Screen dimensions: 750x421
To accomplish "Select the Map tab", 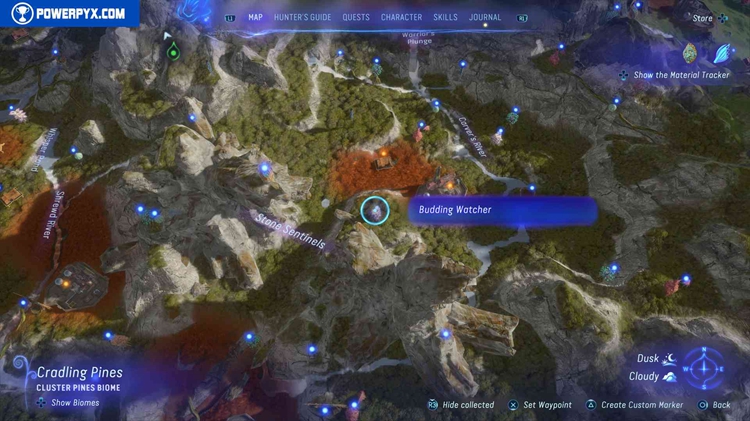I will 255,17.
